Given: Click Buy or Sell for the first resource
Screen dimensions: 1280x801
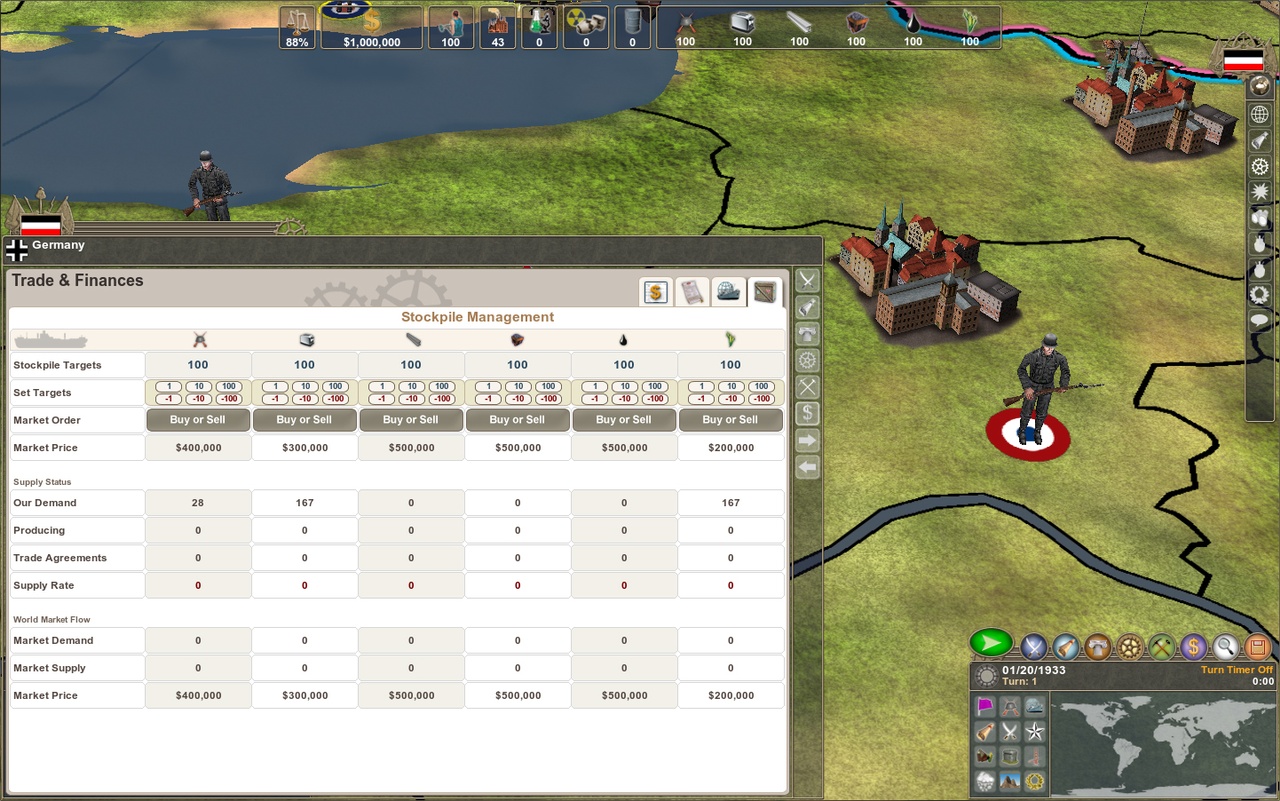Looking at the screenshot, I should (197, 419).
